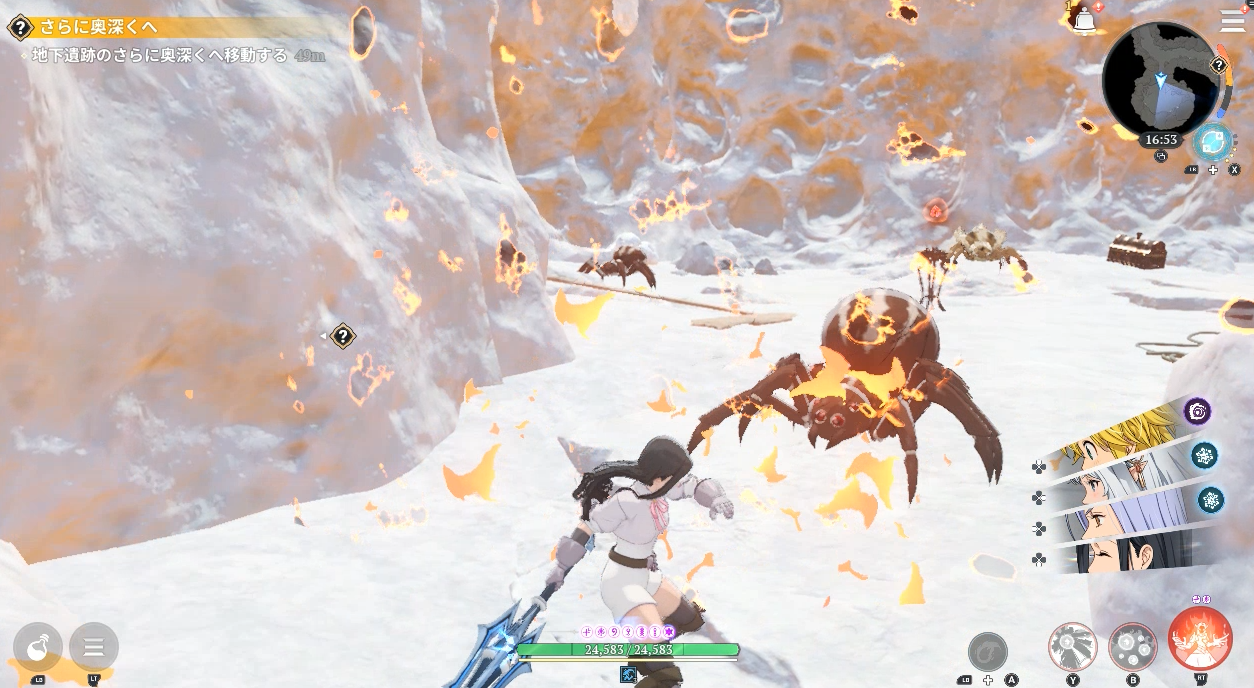The image size is (1254, 688).
Task: Activate the blue swirl skill below the minimap
Action: (x=1212, y=143)
